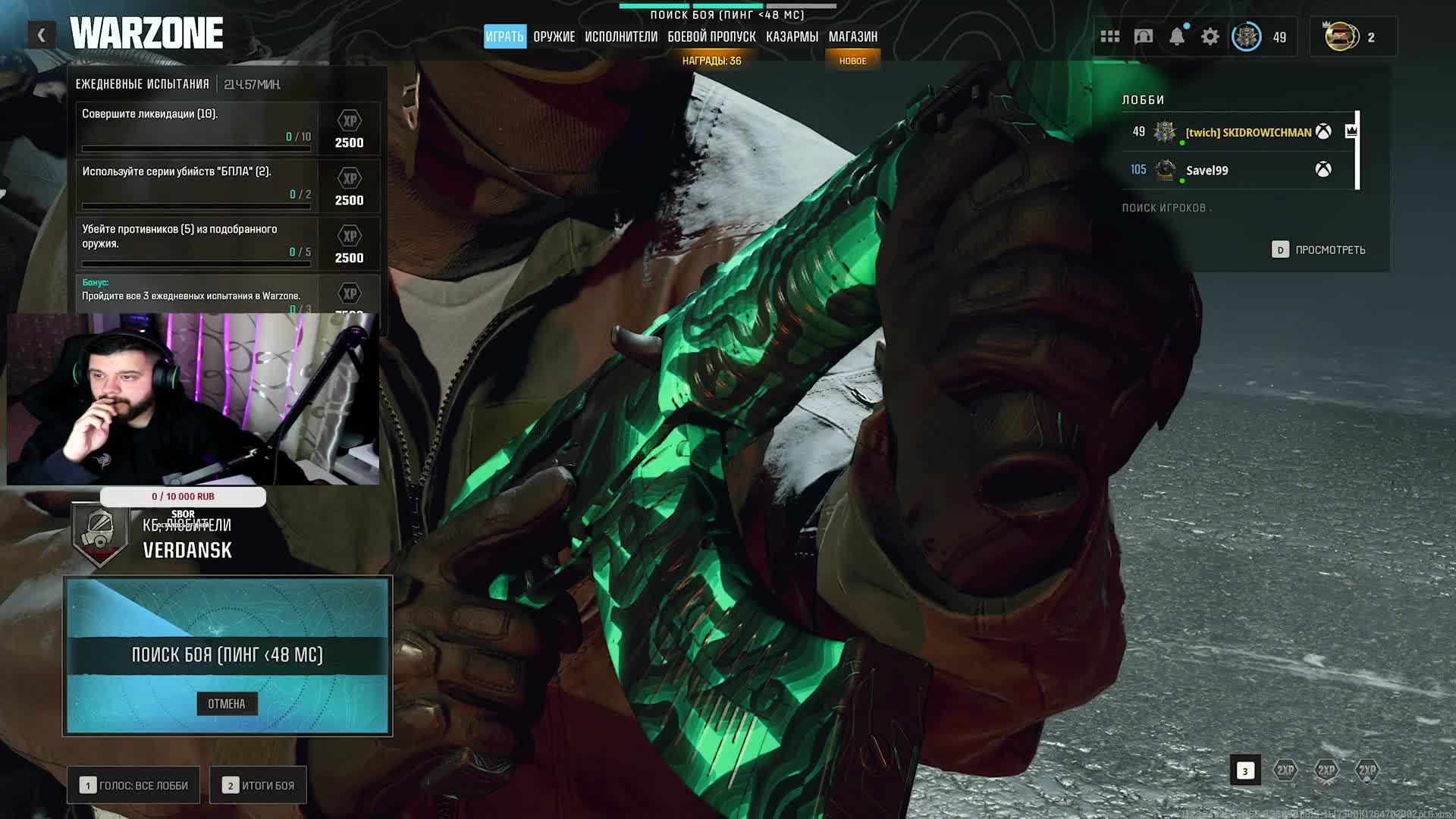The height and width of the screenshot is (819, 1456).
Task: Open the БОЕВОЙ ПРОПУСК tab
Action: pyautogui.click(x=711, y=36)
